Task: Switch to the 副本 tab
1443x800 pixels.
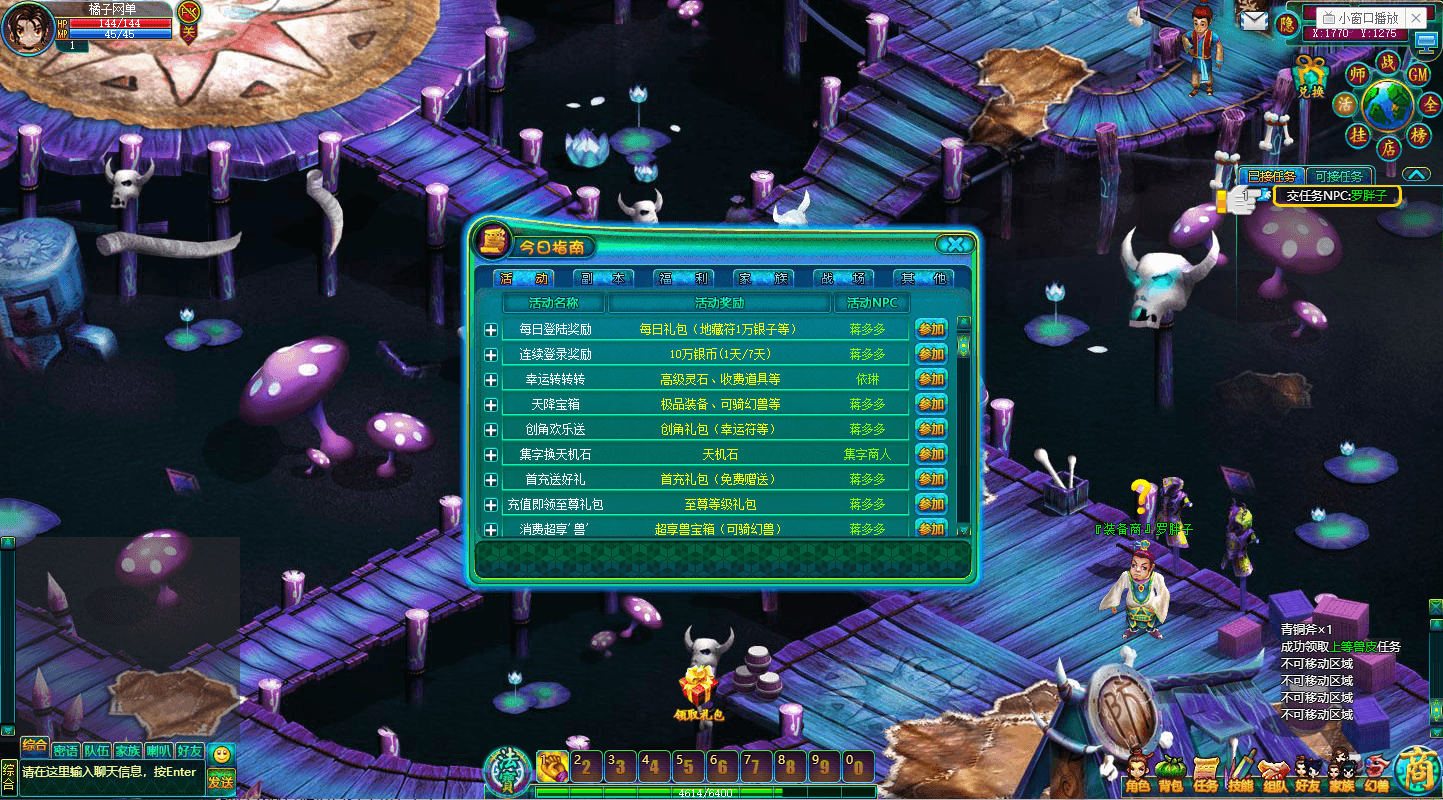Action: pos(605,279)
